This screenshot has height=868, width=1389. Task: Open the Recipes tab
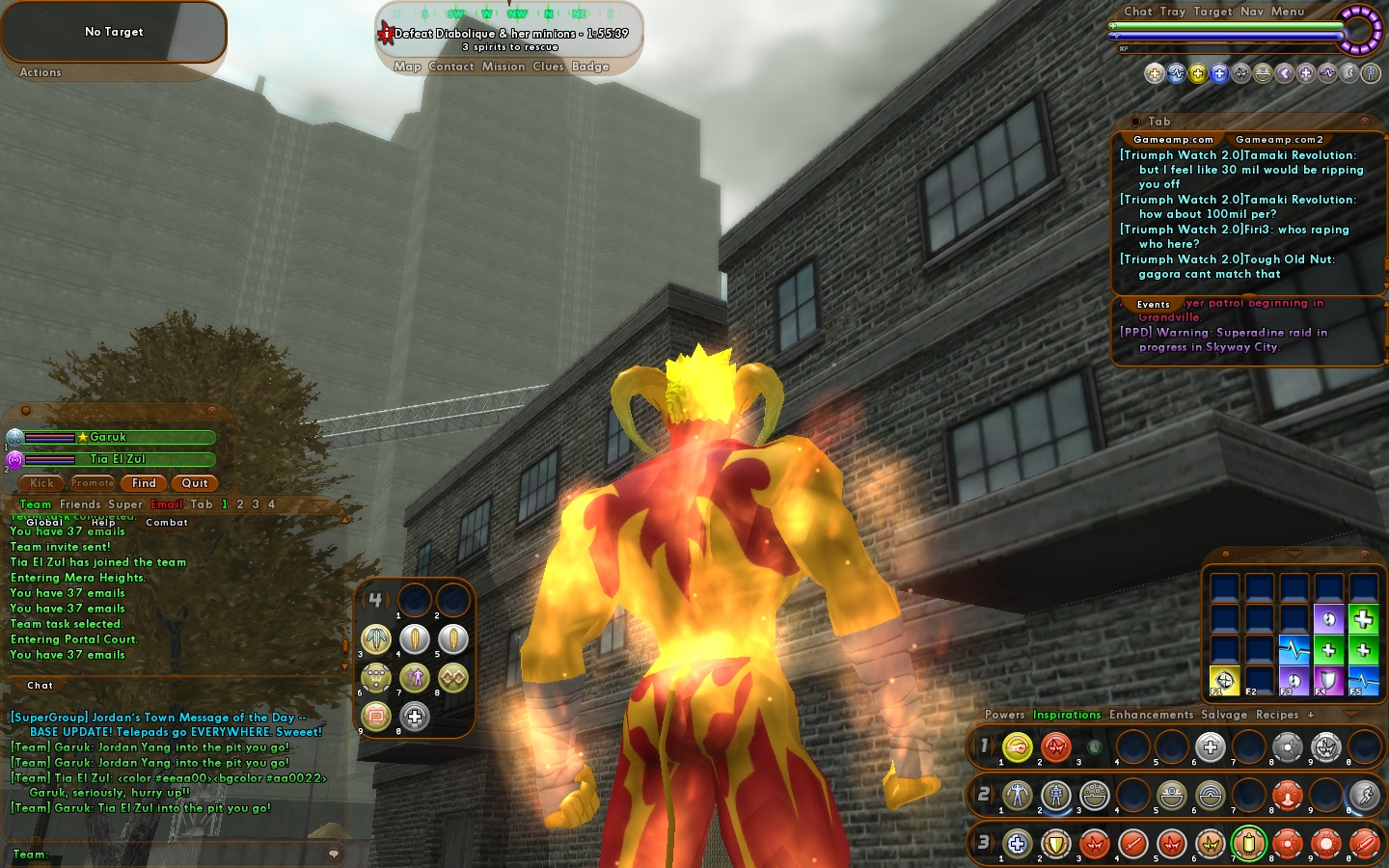[x=1277, y=715]
